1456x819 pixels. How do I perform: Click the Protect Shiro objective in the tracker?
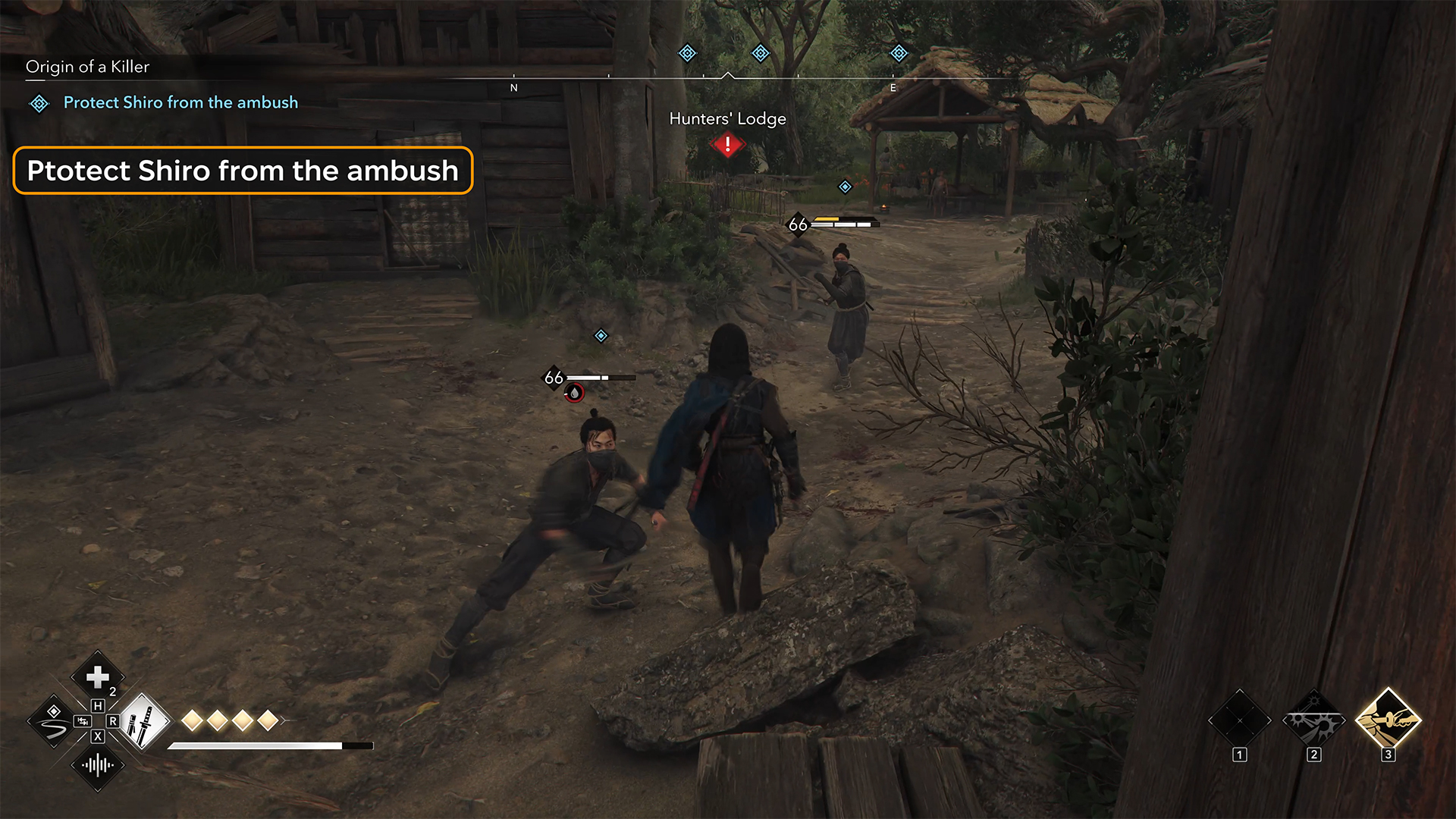180,102
